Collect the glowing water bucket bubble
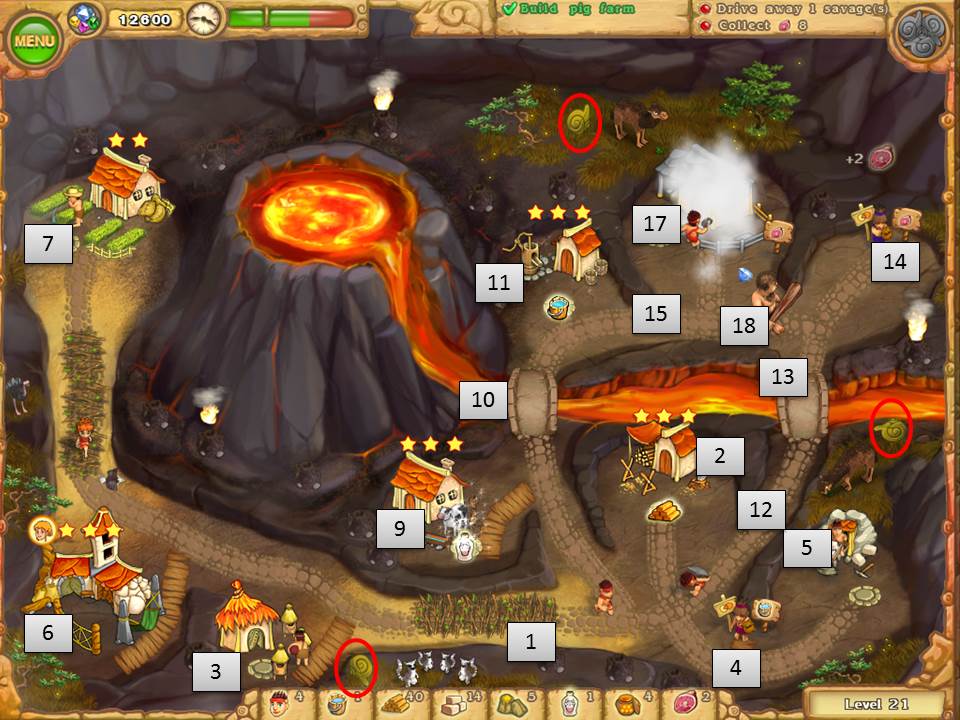The image size is (960, 720). pos(558,306)
